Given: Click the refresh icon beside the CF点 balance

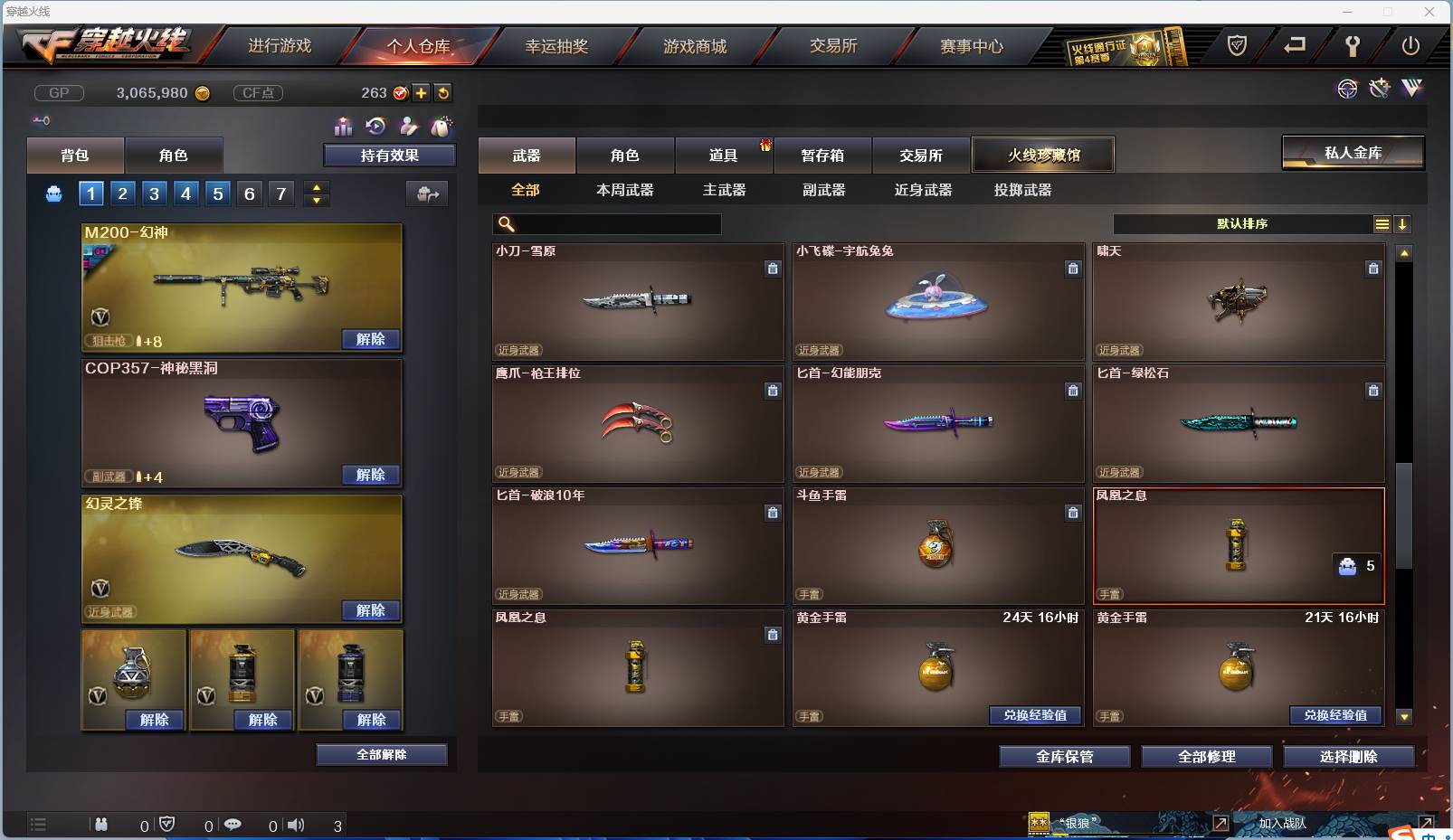Looking at the screenshot, I should pyautogui.click(x=443, y=92).
